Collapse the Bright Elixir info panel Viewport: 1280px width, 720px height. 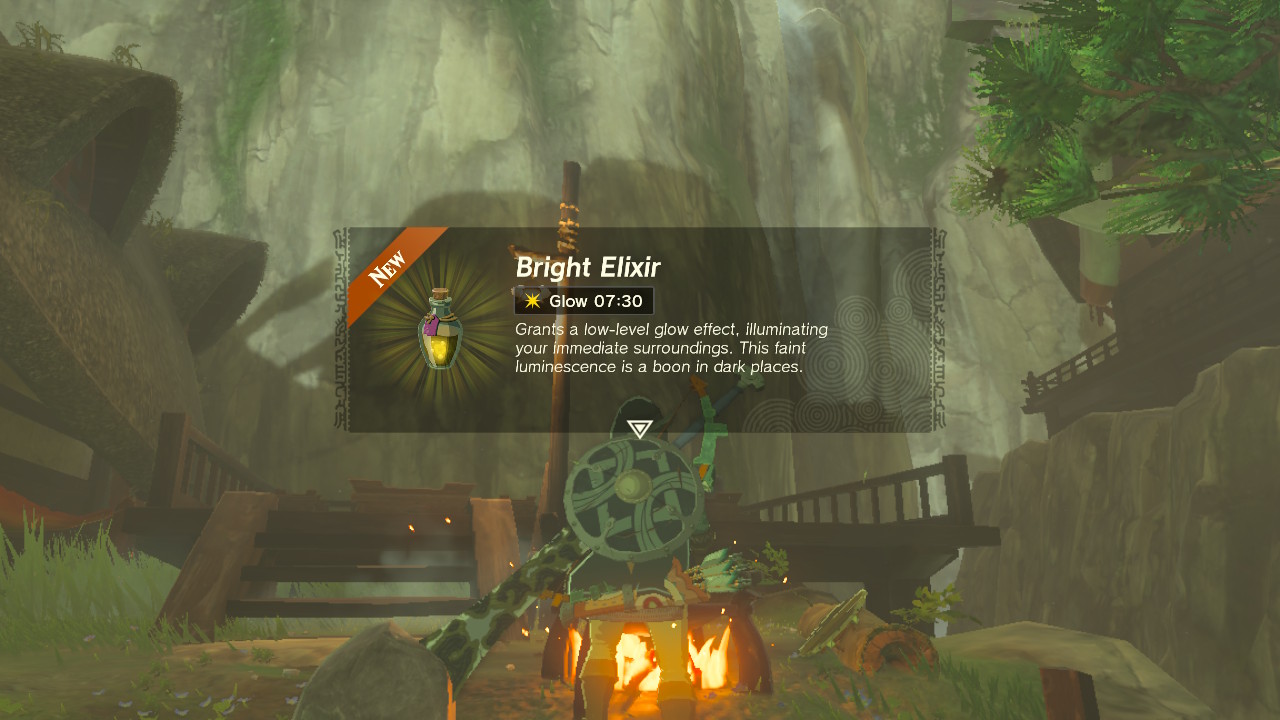pos(640,330)
